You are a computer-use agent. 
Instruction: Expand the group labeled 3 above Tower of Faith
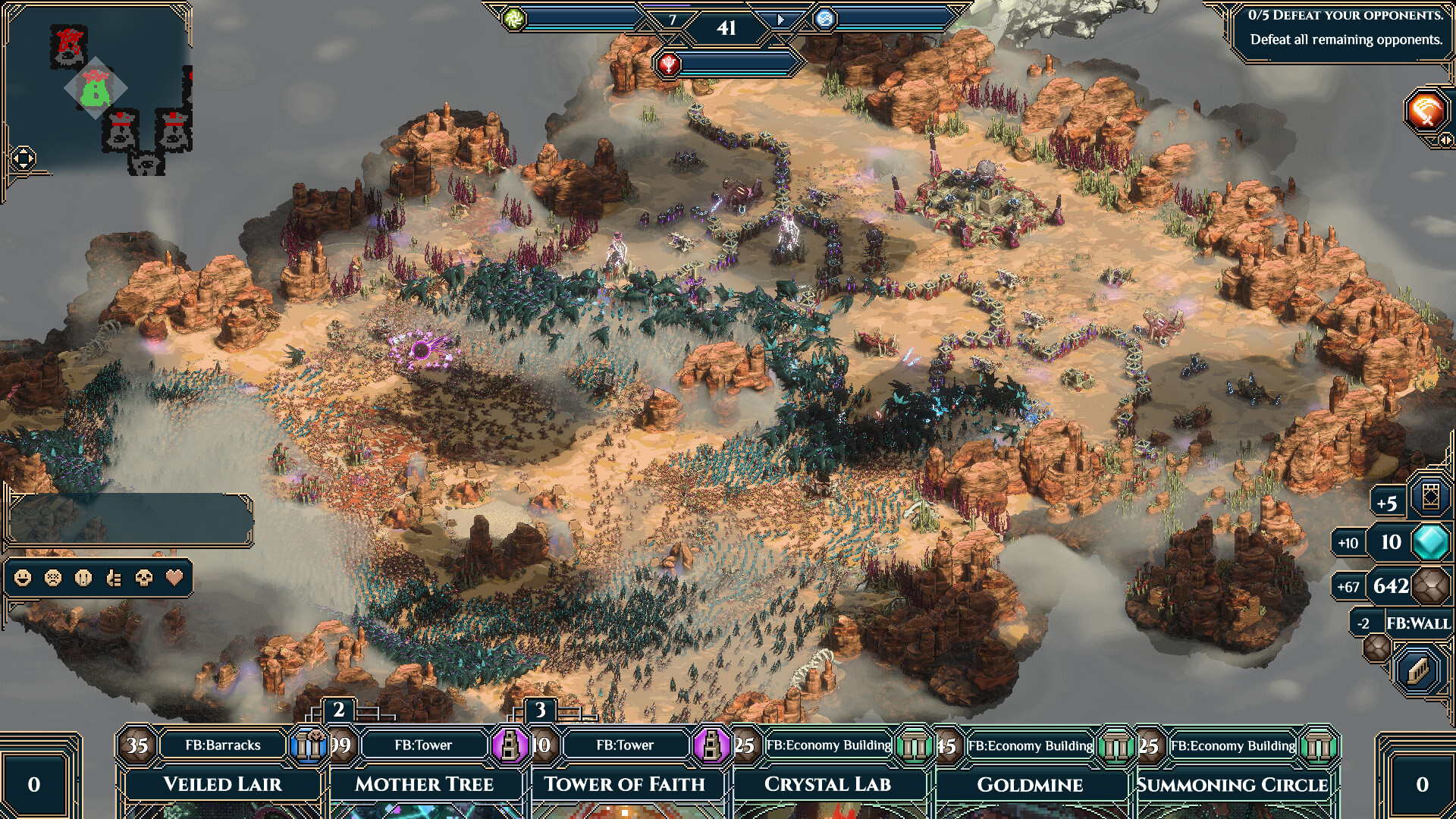tap(541, 711)
